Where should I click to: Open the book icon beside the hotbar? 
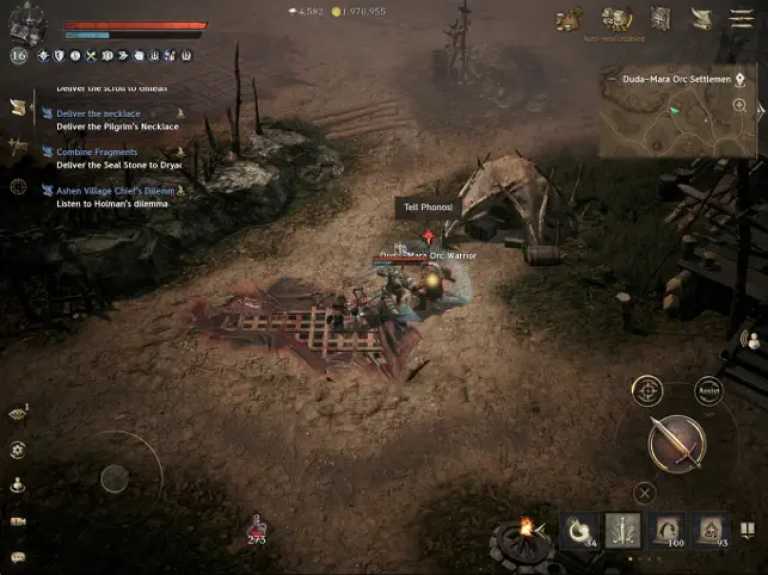point(747,529)
